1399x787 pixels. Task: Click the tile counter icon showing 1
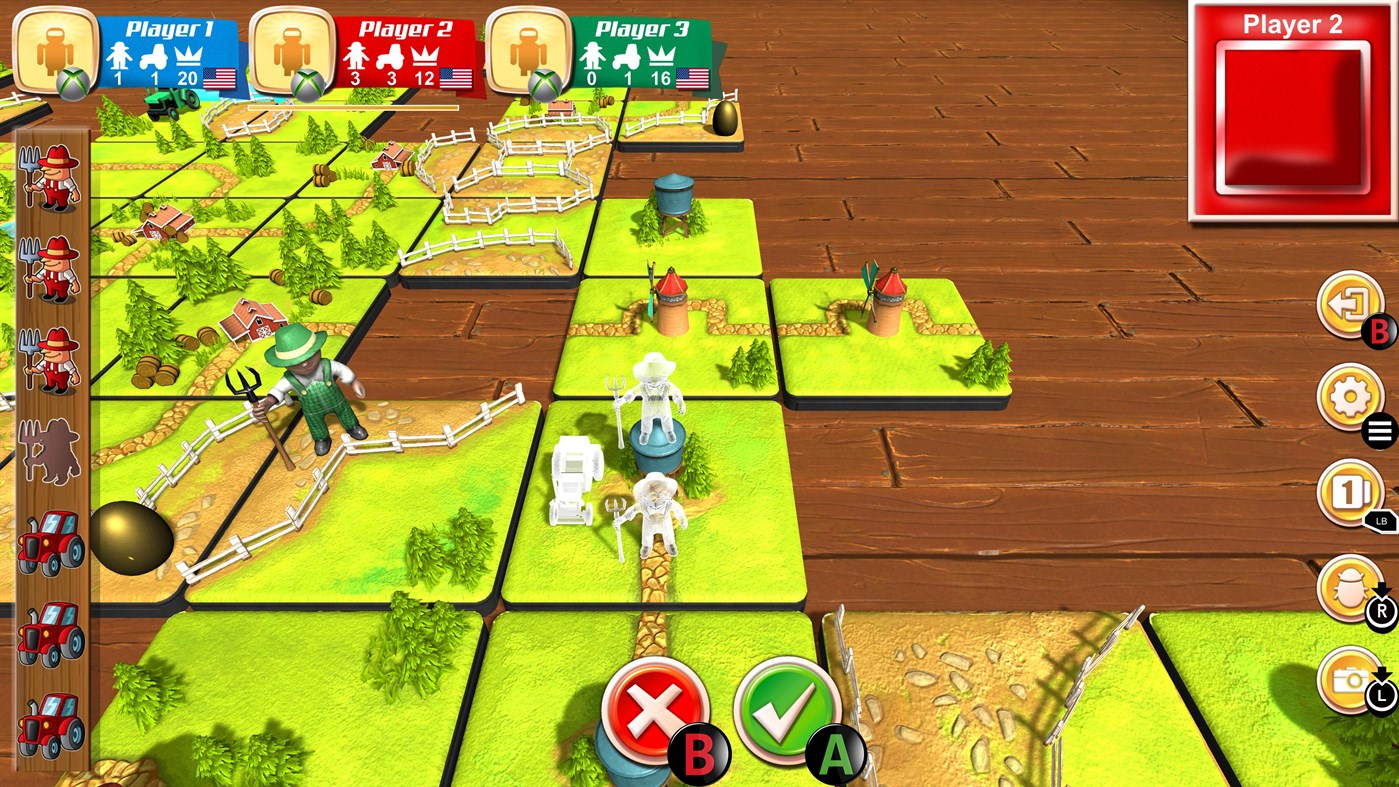point(1350,492)
